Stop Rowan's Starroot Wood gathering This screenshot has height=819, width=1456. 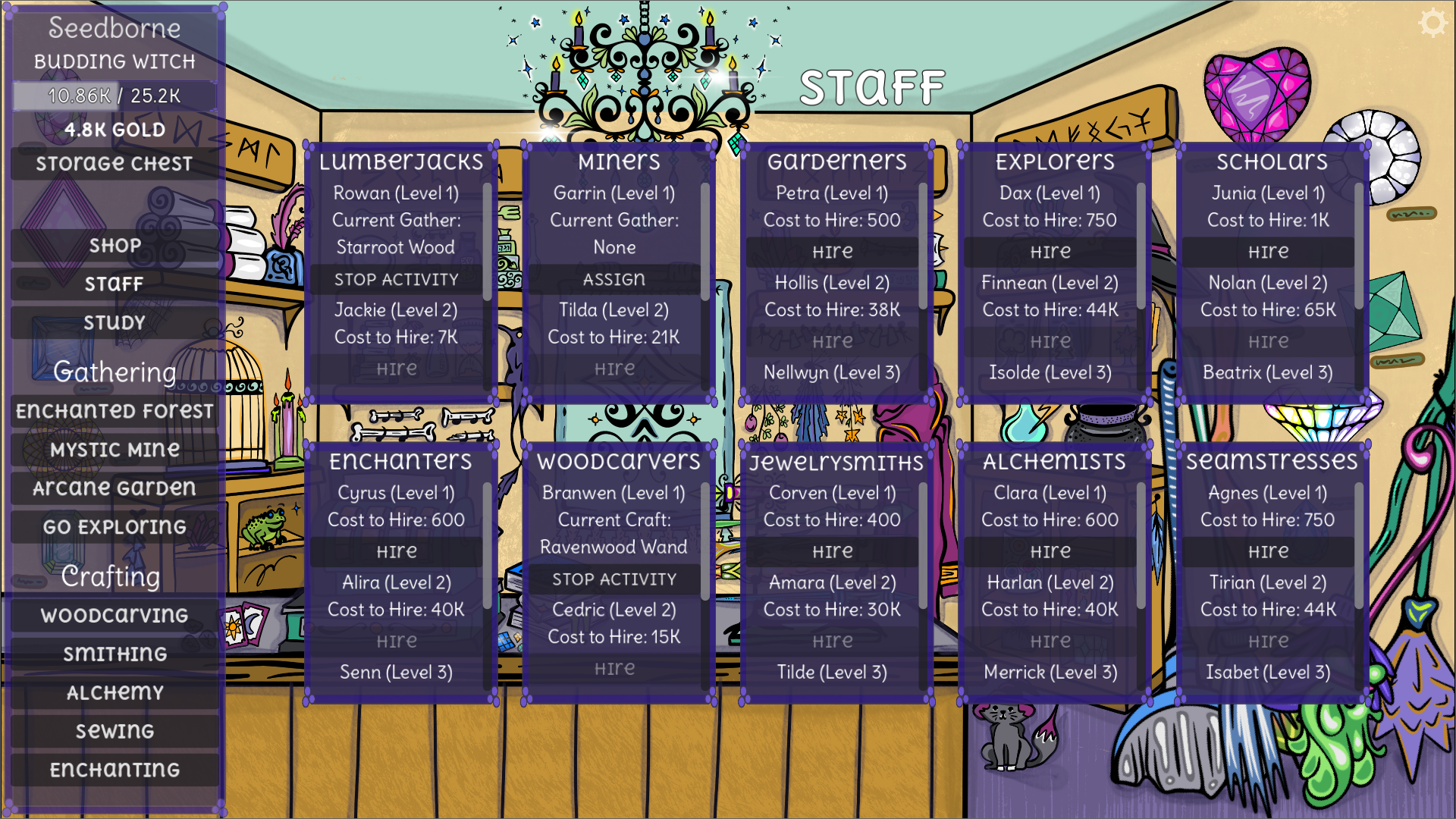pyautogui.click(x=396, y=279)
